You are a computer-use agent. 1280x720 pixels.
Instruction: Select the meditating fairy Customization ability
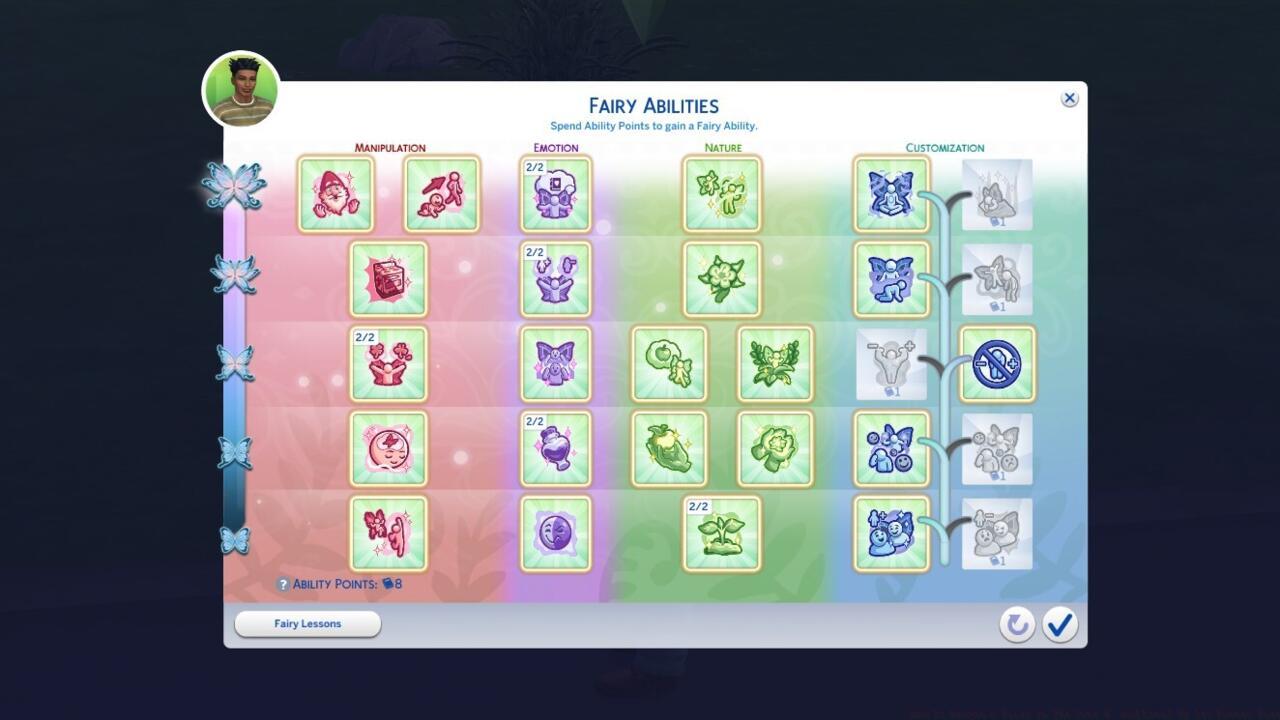pyautogui.click(x=890, y=193)
